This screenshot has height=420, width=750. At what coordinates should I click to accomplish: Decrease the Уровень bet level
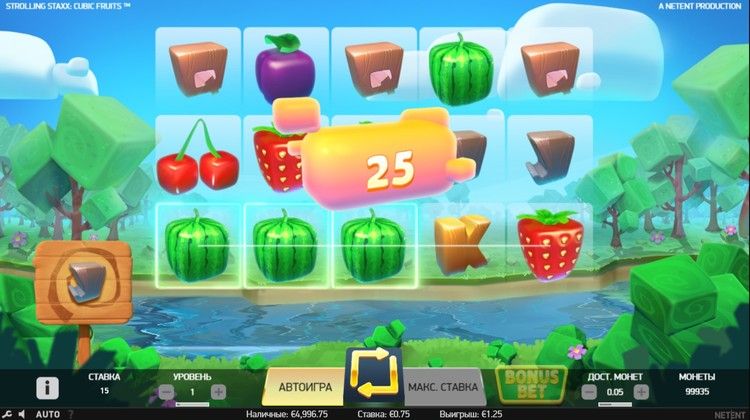click(164, 392)
